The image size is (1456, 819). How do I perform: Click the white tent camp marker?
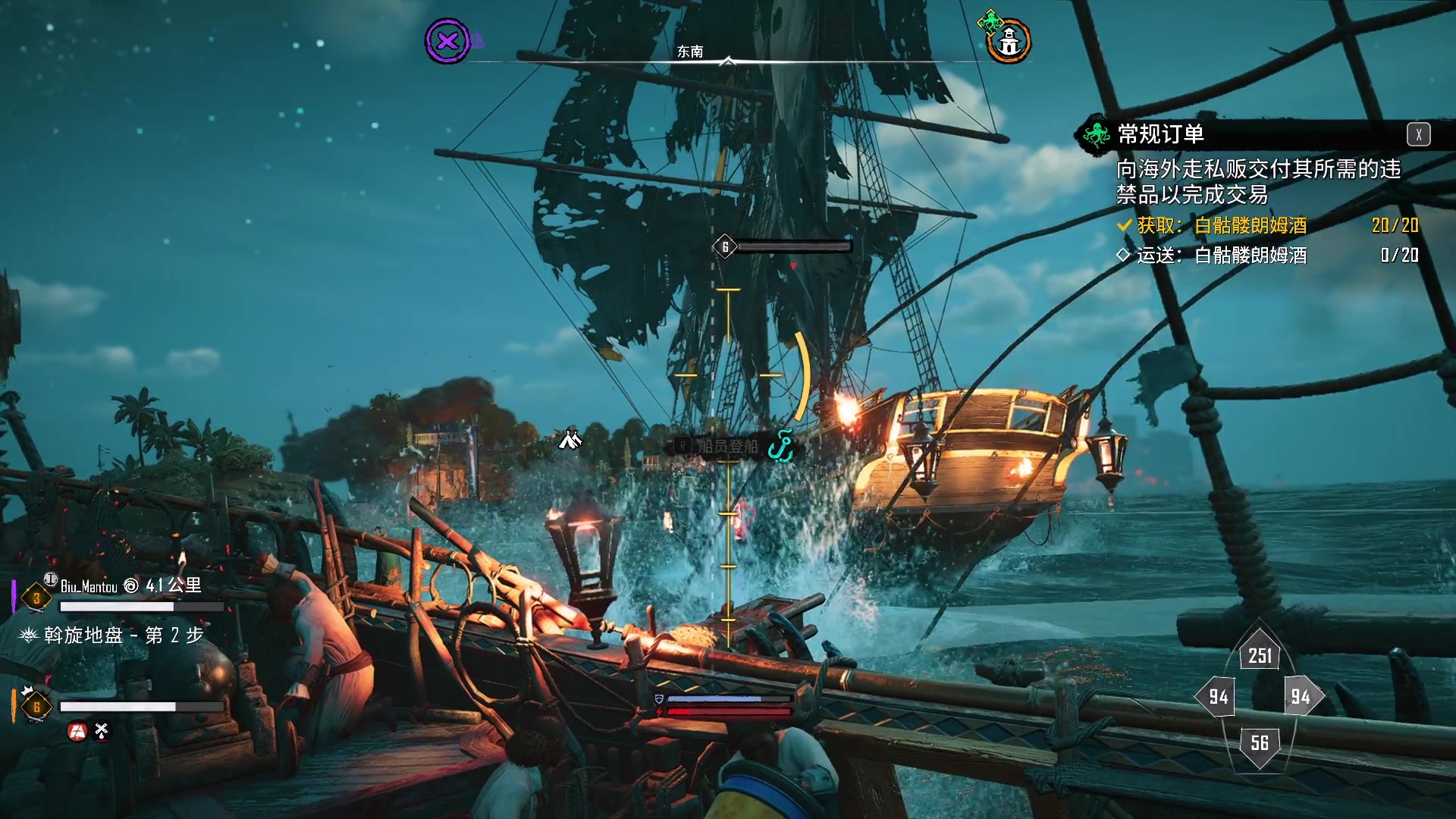pyautogui.click(x=570, y=439)
